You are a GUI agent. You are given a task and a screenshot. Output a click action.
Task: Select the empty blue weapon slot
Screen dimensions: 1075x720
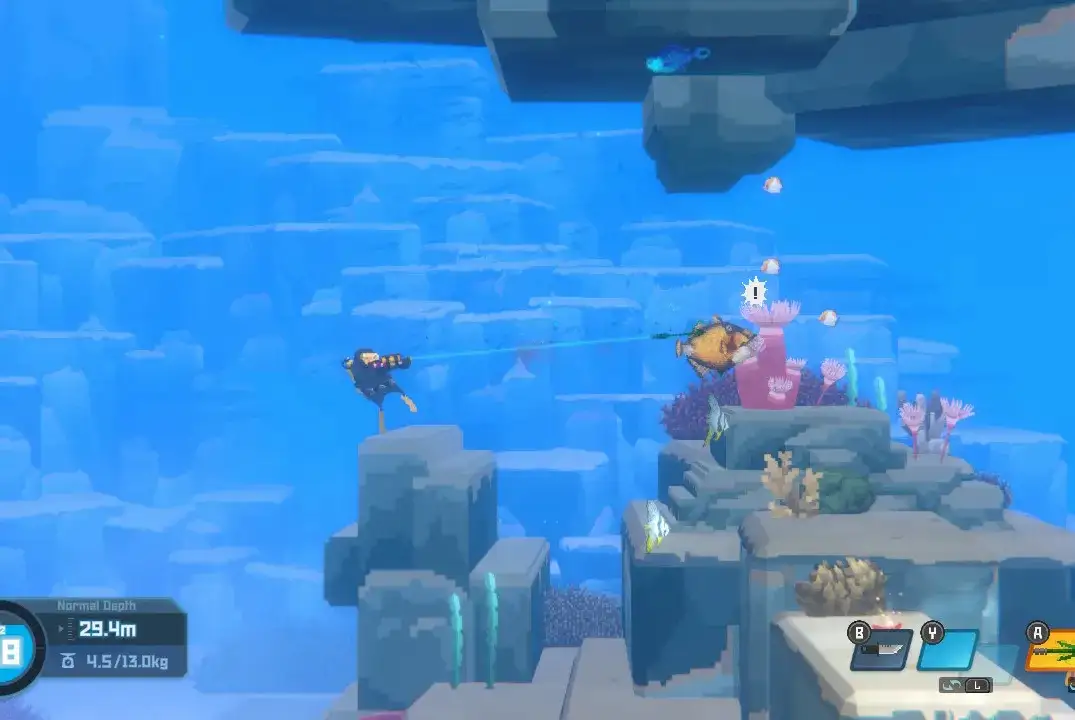click(x=948, y=650)
